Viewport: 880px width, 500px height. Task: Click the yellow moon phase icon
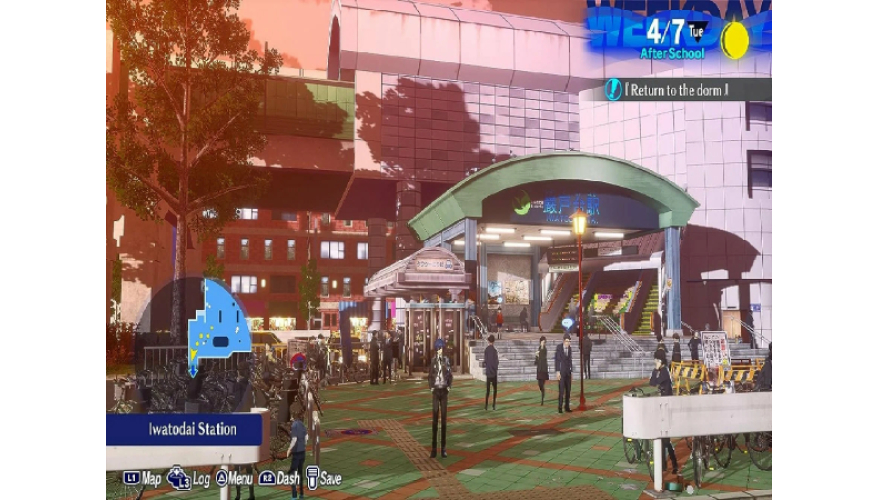(735, 40)
